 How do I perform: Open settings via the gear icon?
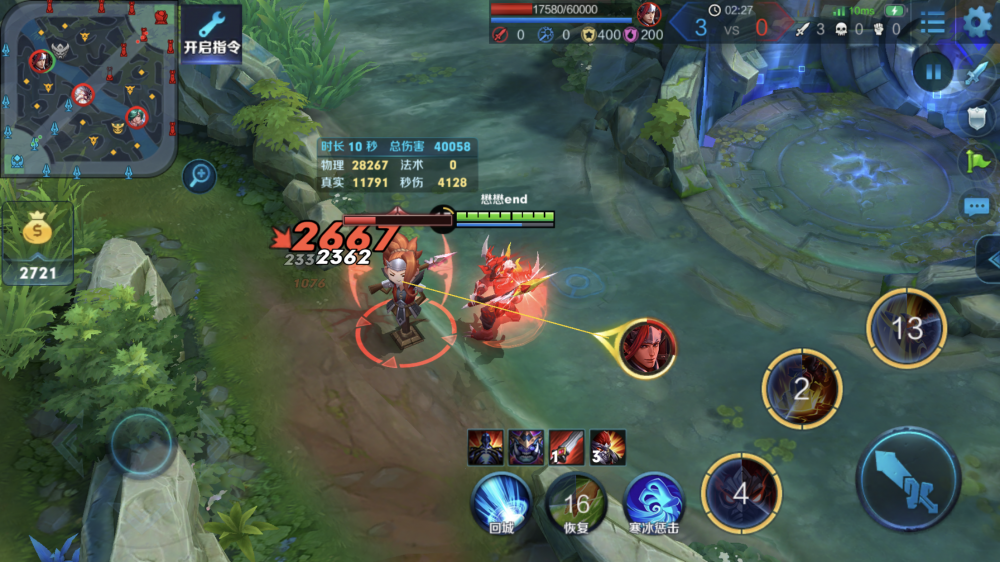click(977, 22)
